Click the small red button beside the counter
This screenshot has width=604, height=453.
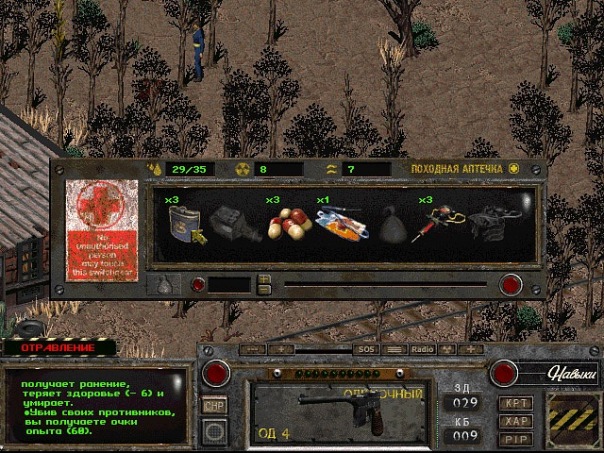tap(198, 285)
